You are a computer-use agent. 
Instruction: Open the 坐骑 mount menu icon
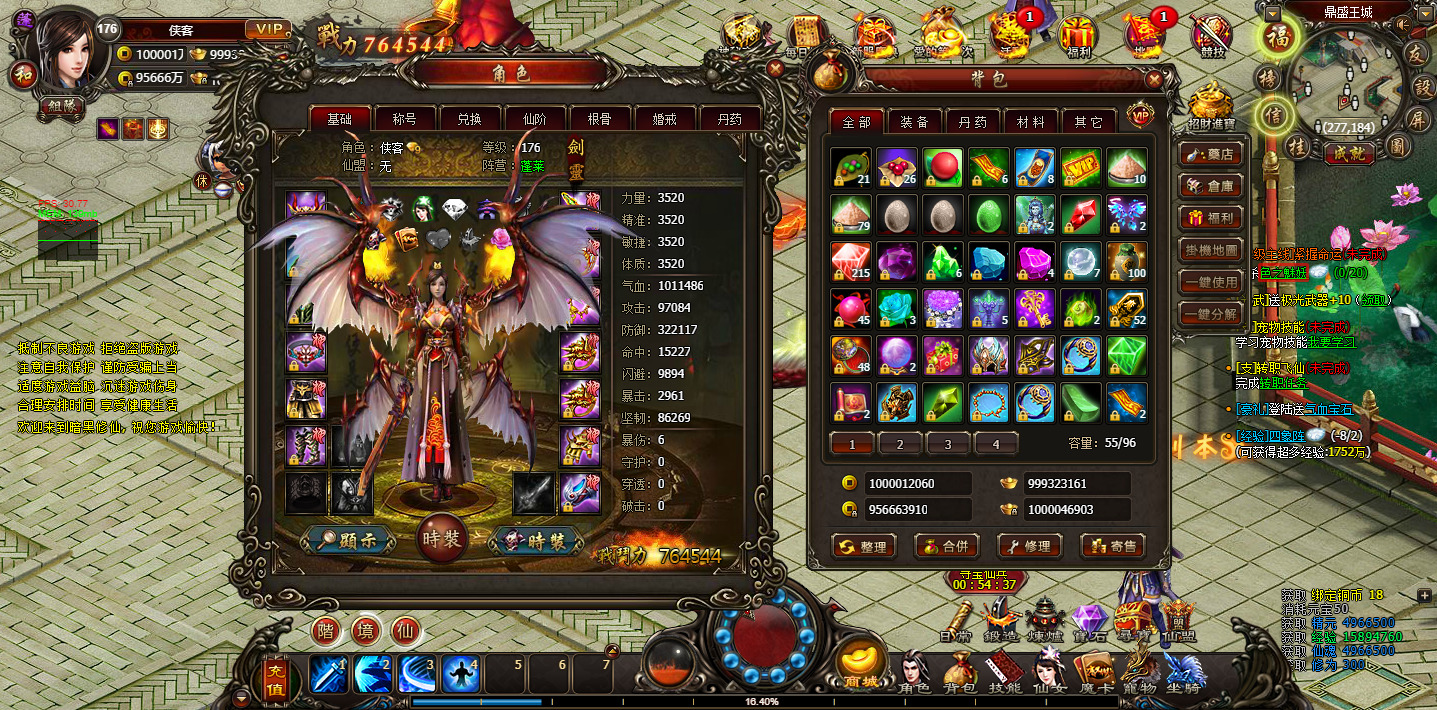click(1185, 674)
